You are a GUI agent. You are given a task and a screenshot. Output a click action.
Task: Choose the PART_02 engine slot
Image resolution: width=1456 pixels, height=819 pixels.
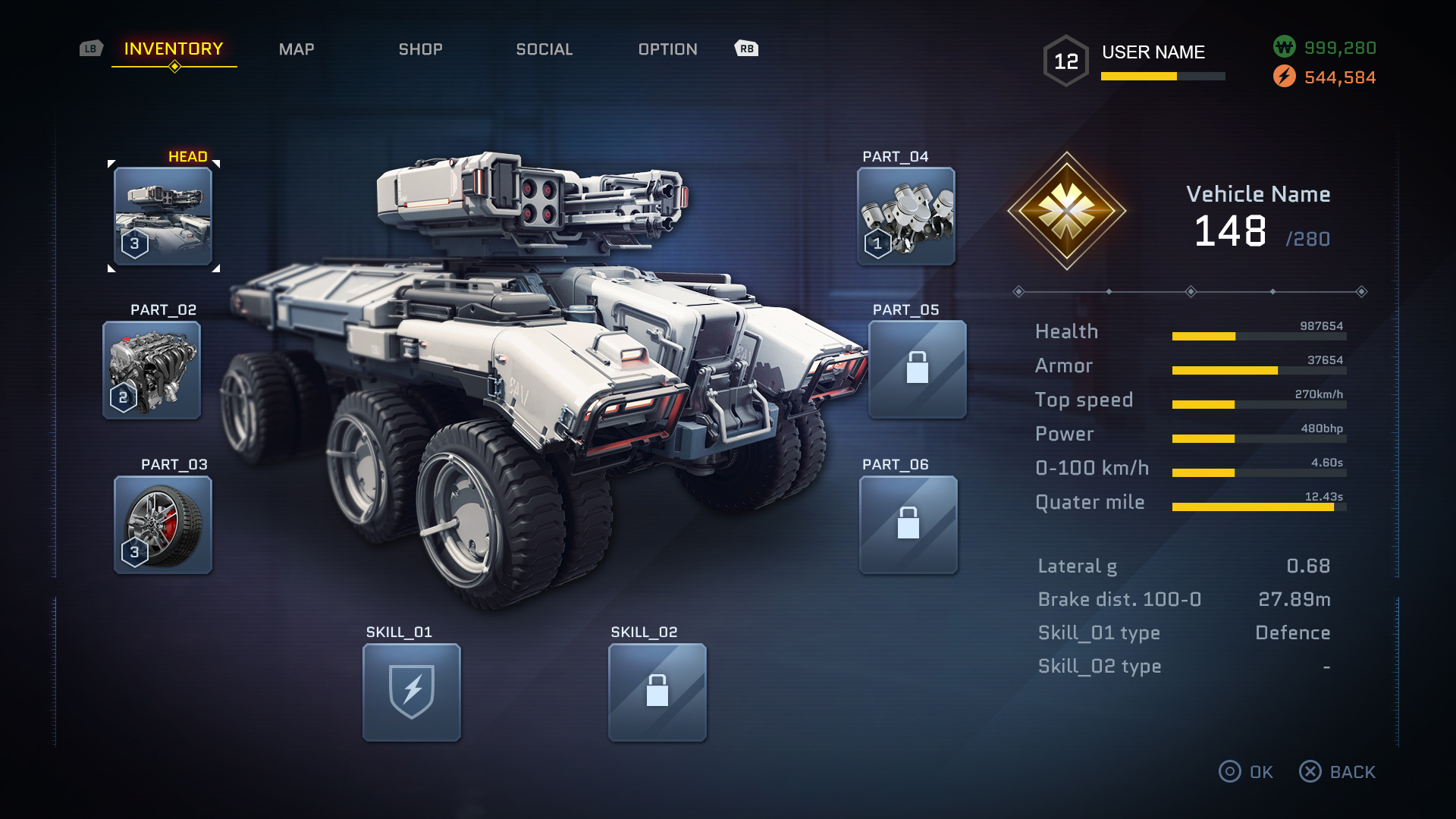tap(152, 370)
